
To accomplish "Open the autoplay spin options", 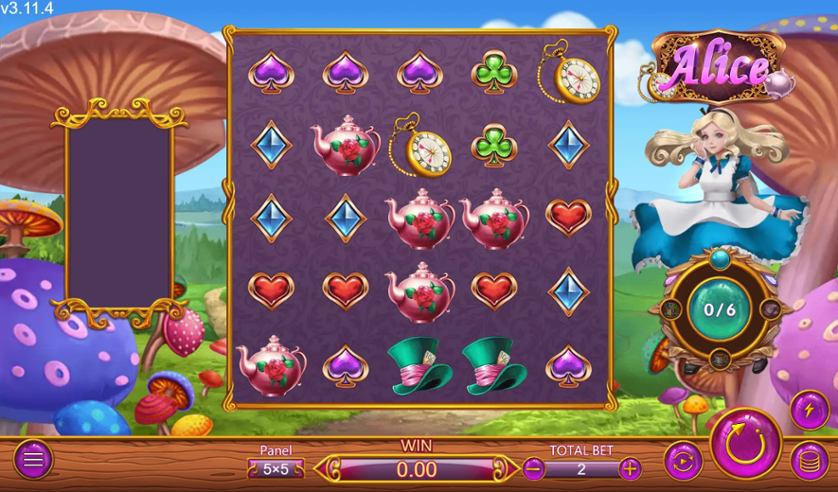I will [680, 461].
